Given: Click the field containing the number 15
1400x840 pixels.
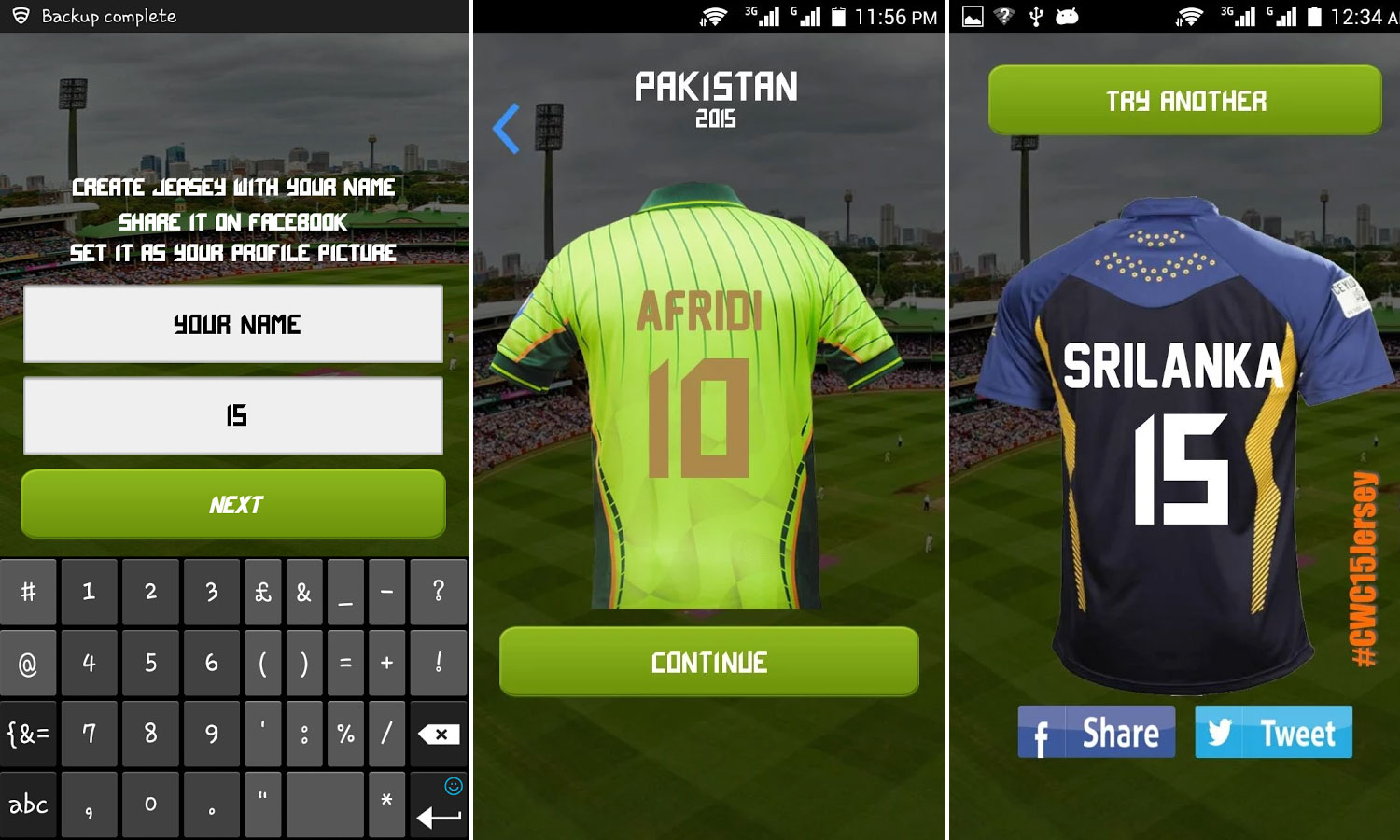Looking at the screenshot, I should click(234, 416).
